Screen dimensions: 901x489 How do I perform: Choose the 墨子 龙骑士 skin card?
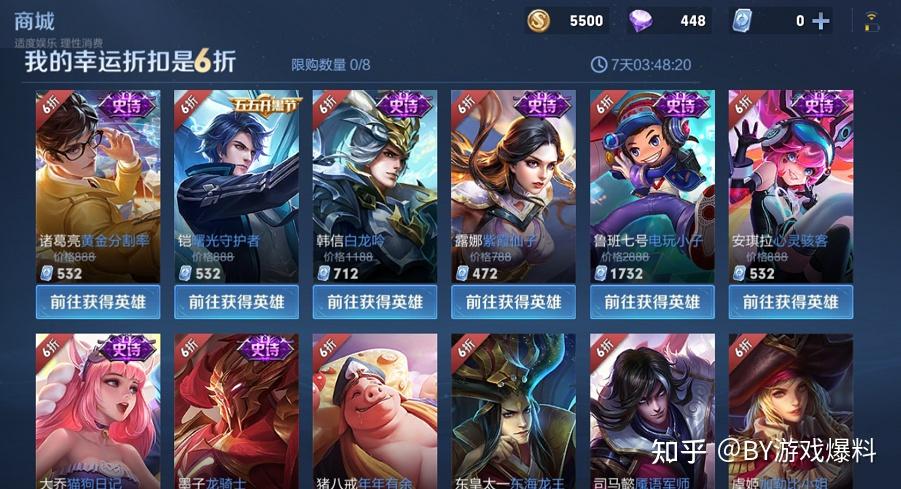pos(237,410)
